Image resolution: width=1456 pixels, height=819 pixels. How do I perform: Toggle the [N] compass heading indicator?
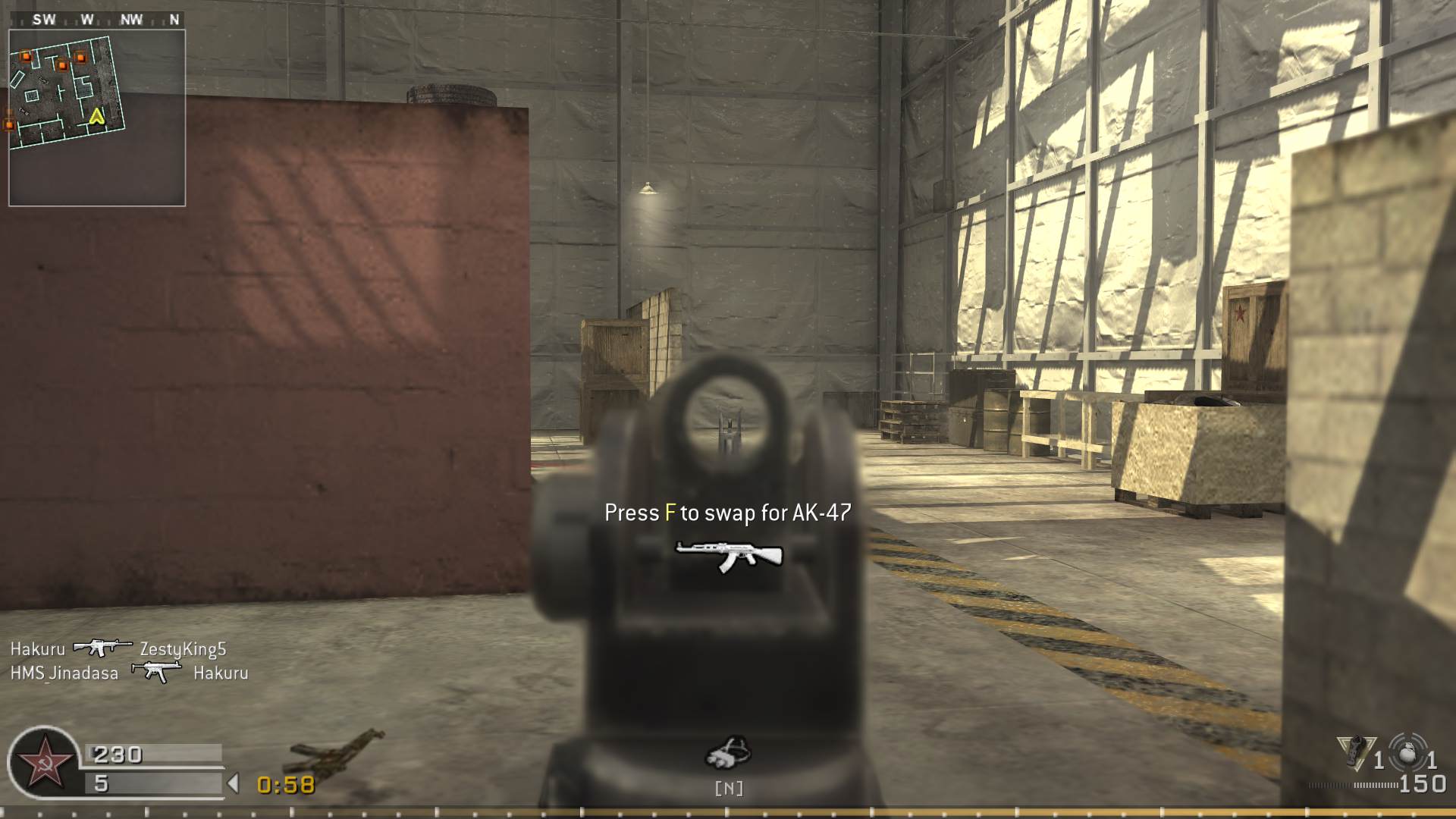[729, 789]
